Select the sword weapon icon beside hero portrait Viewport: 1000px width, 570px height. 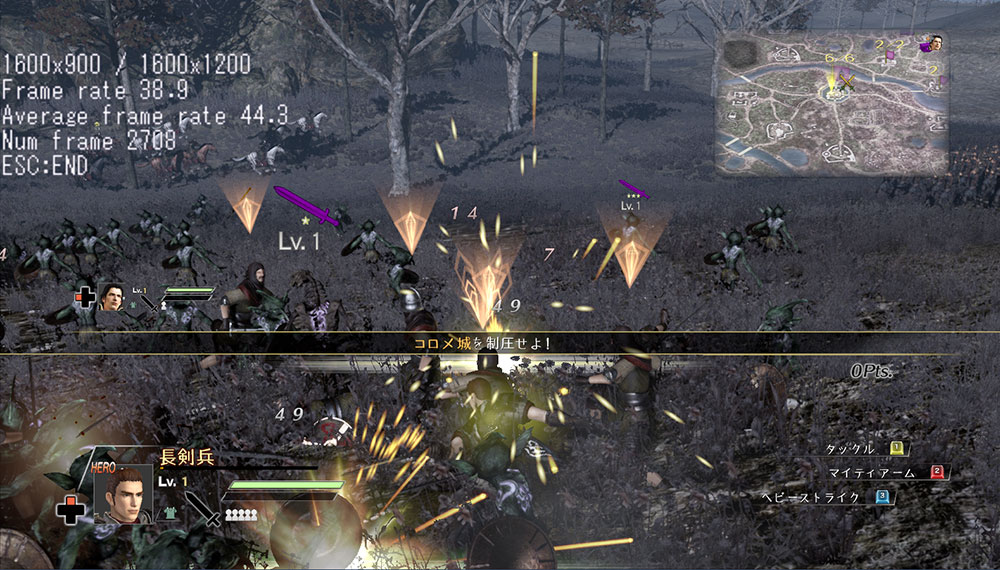(201, 508)
